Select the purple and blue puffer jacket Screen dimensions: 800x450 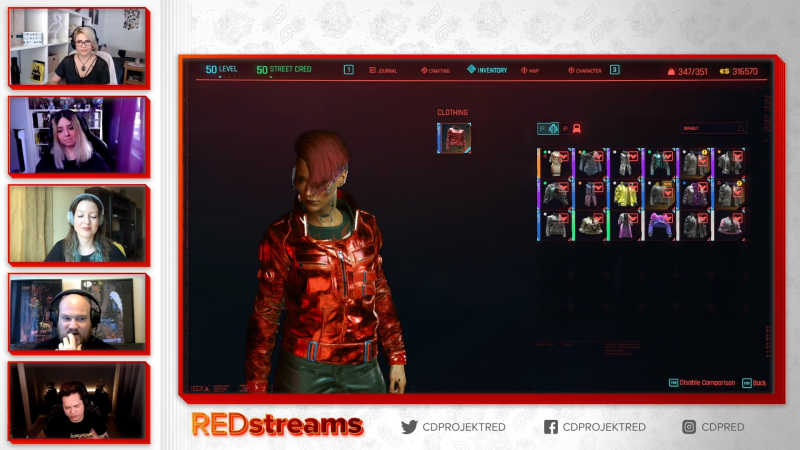[x=659, y=225]
